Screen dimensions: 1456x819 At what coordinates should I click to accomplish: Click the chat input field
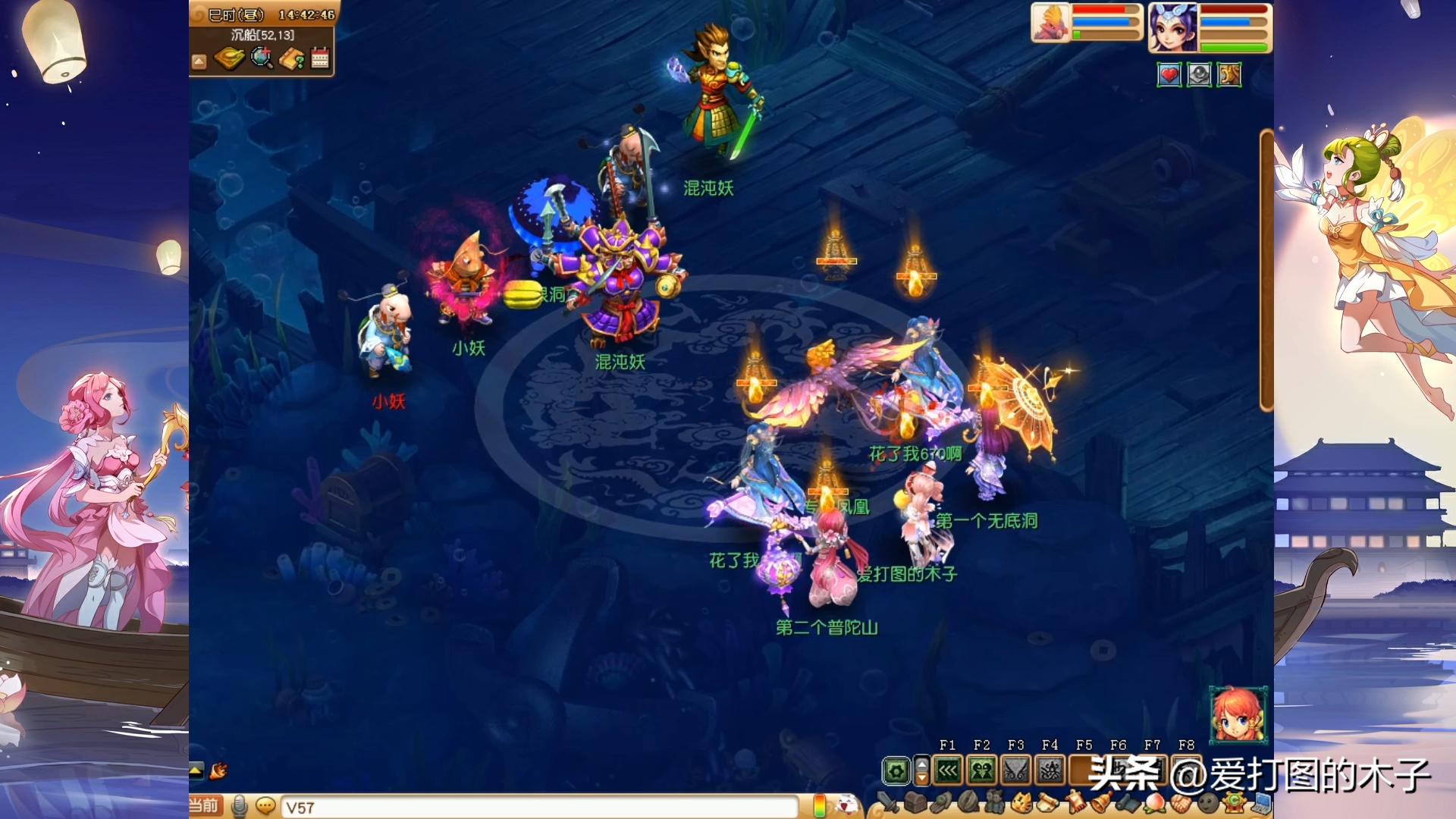click(538, 808)
